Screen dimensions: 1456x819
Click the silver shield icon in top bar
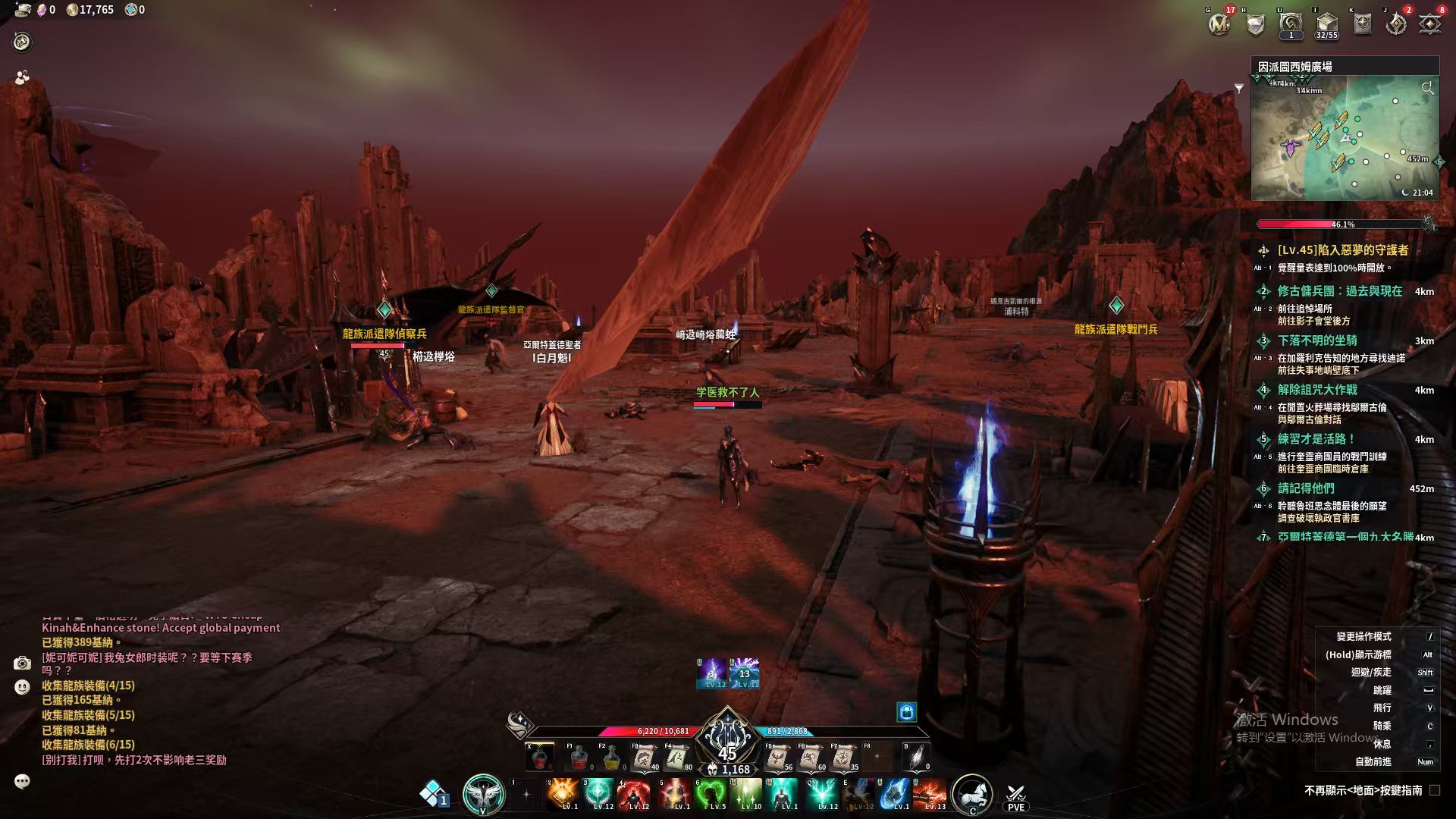click(x=1255, y=24)
